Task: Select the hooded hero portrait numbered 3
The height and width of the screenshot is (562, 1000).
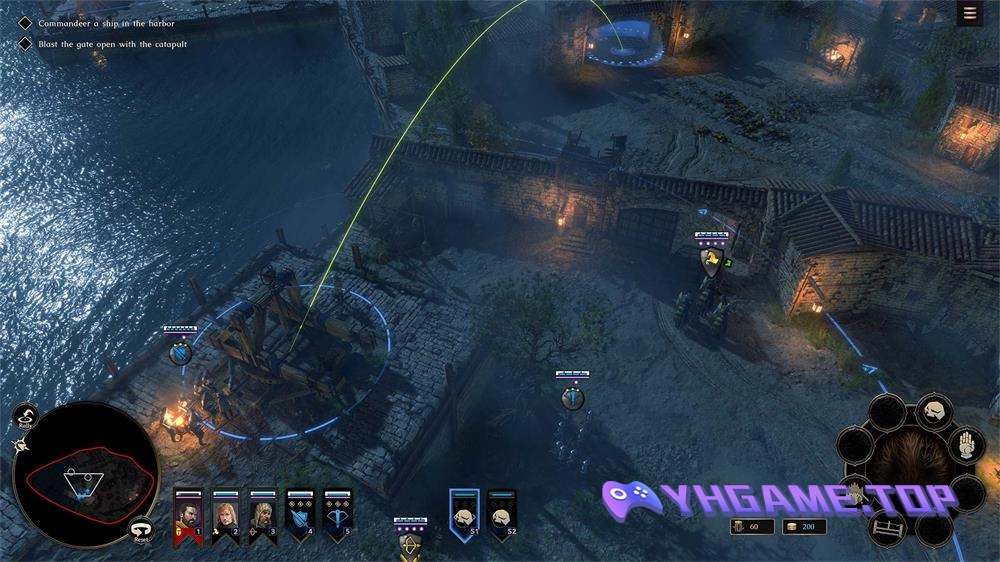Action: 263,514
